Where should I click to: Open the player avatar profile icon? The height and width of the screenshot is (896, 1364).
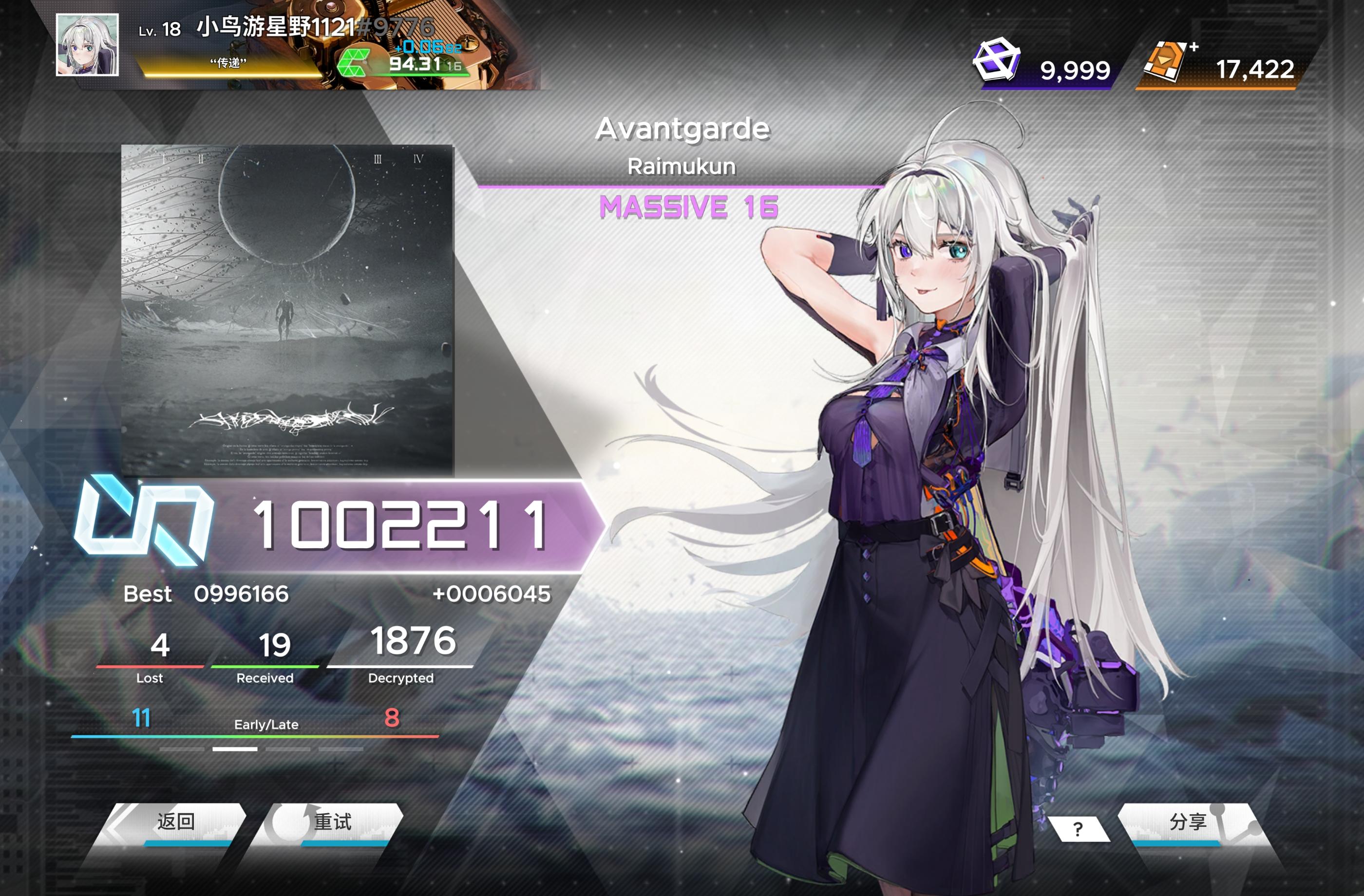tap(89, 46)
